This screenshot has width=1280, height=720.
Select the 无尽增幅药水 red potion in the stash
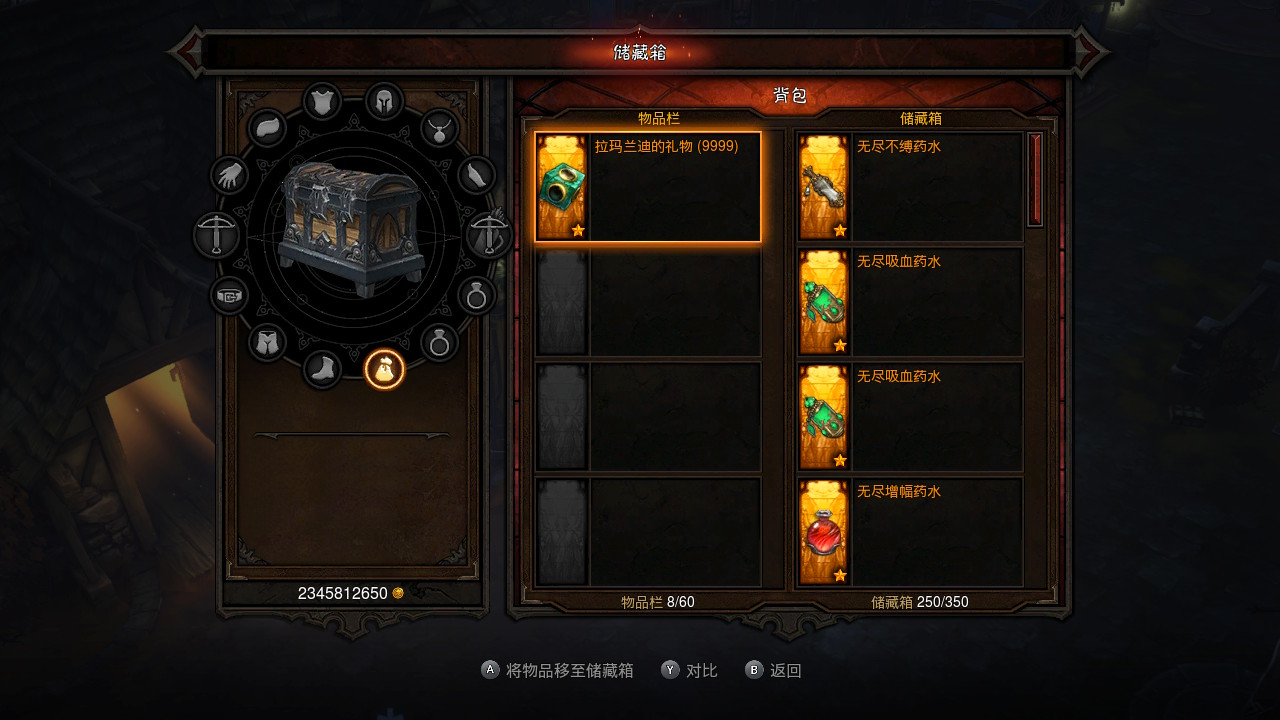910,532
